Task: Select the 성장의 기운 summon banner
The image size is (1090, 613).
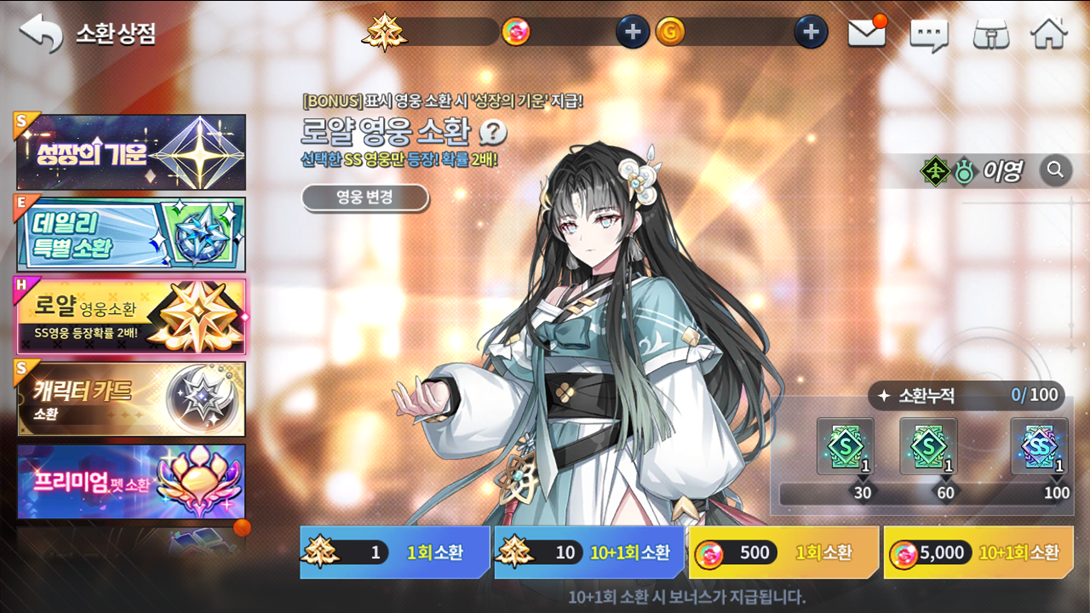Action: 131,152
